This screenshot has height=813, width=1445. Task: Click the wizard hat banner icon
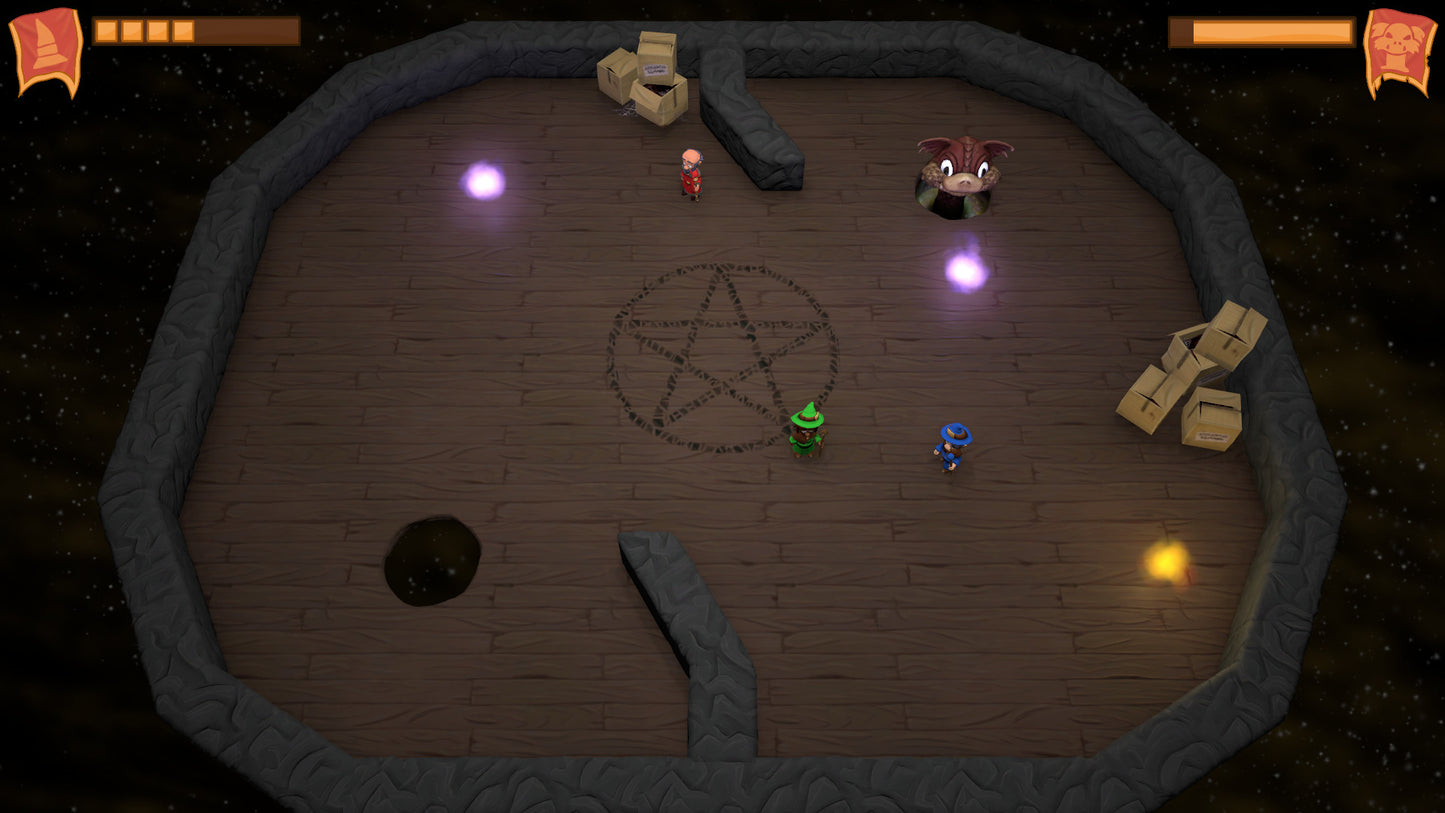[46, 50]
